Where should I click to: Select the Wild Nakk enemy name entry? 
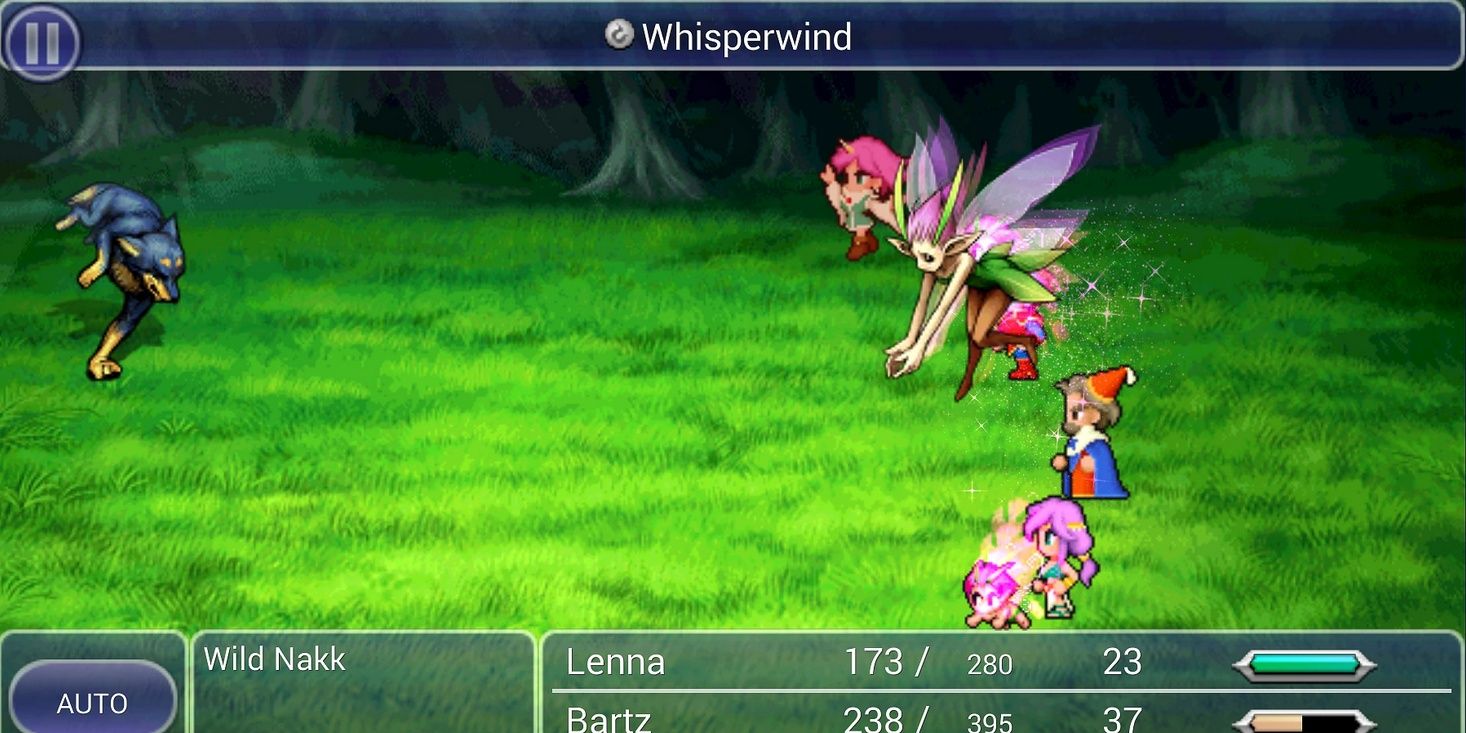[273, 659]
